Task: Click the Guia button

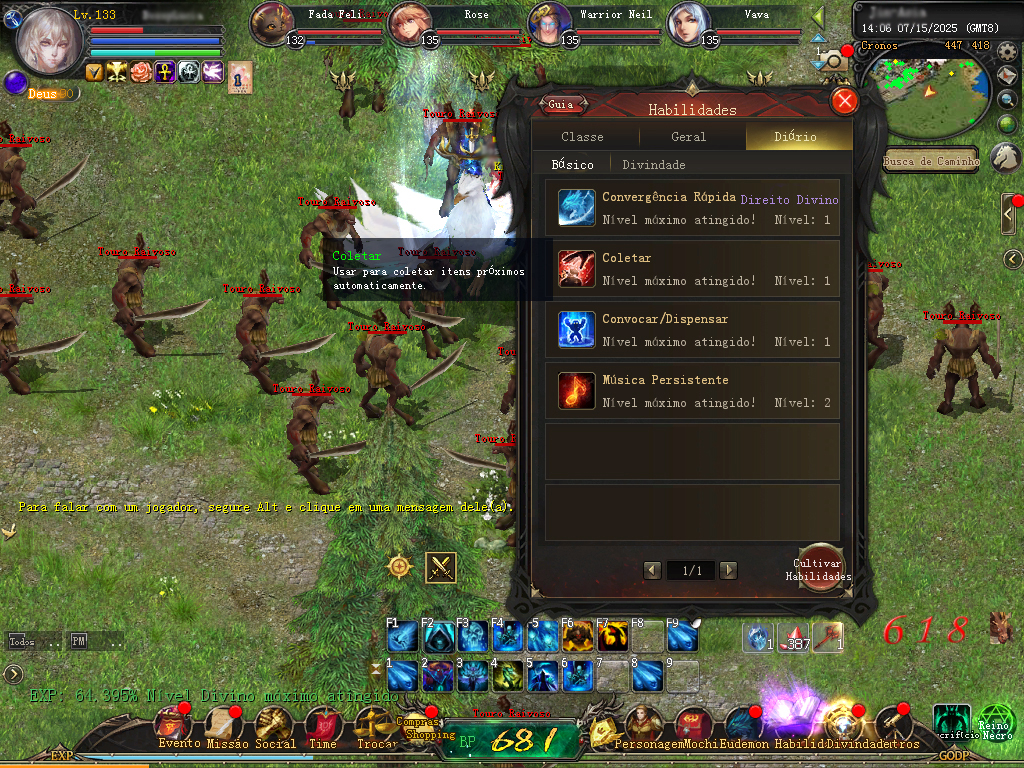Action: (x=561, y=104)
